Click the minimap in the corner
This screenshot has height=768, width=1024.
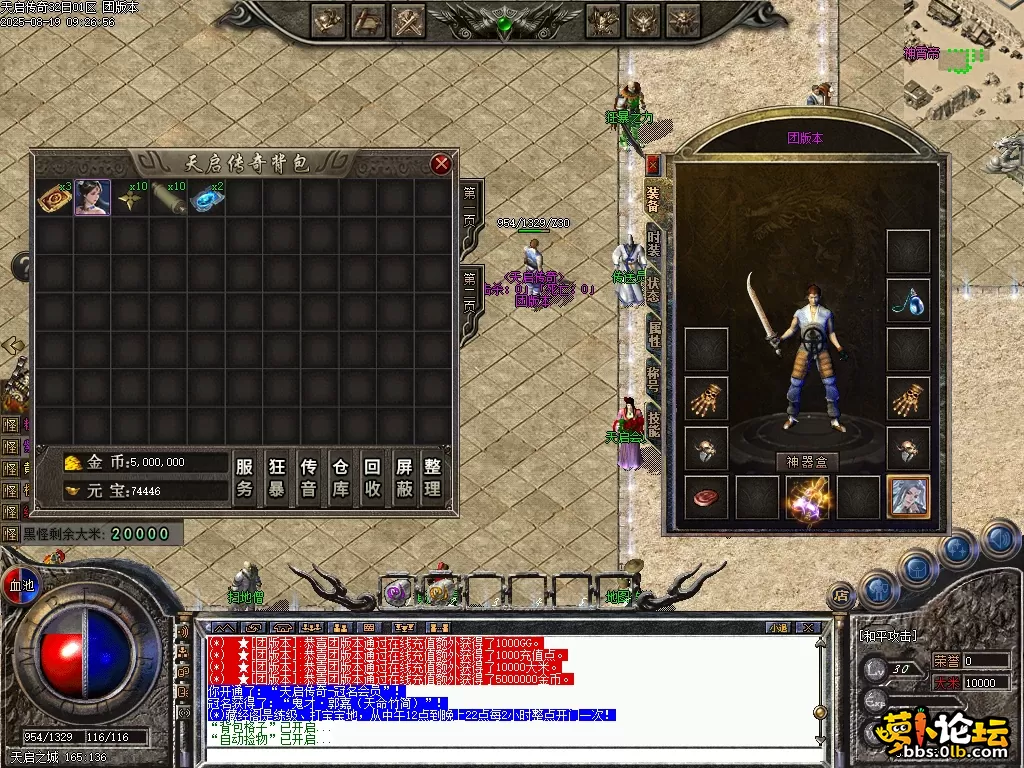(x=963, y=59)
